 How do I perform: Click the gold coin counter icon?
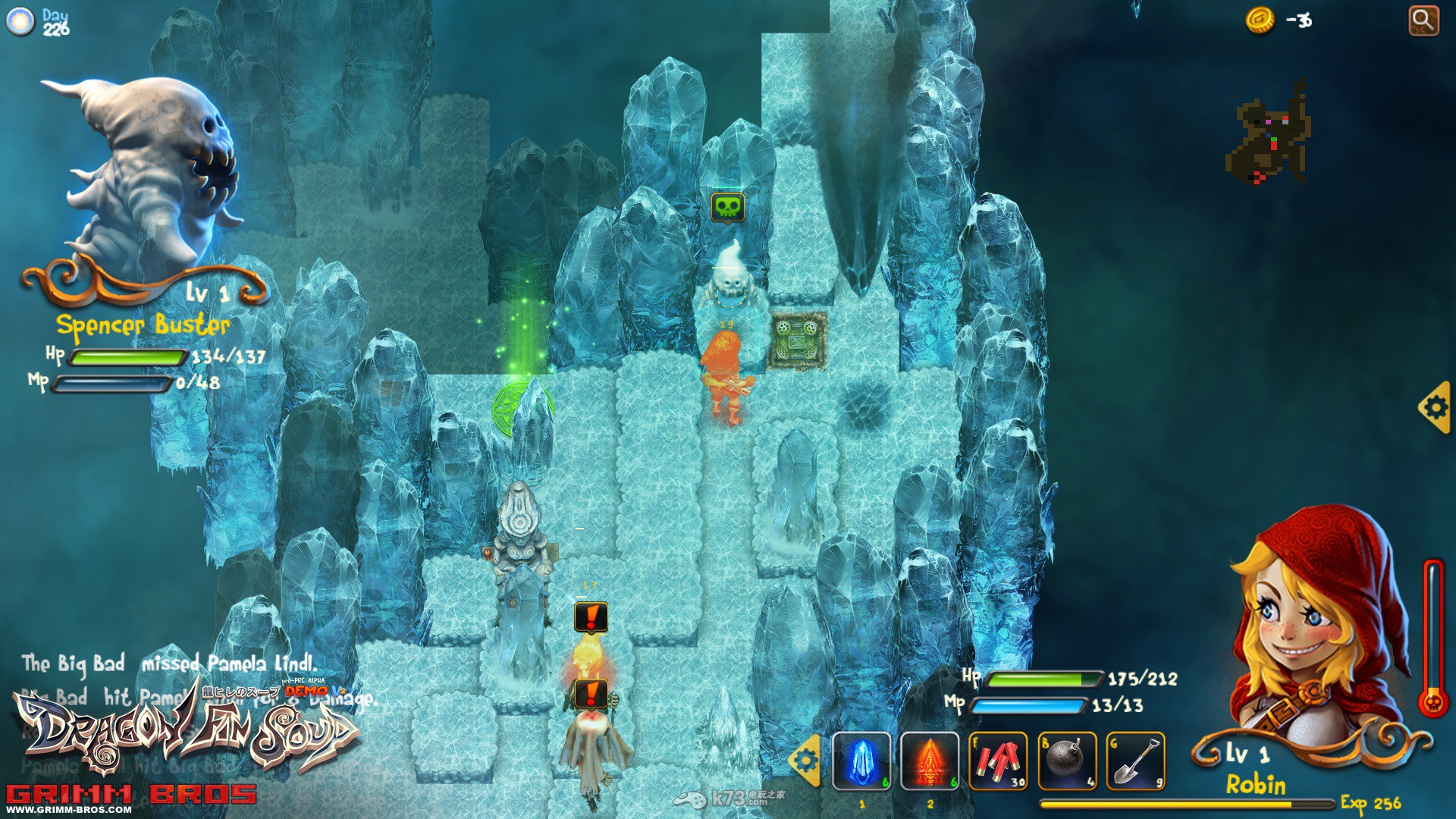point(1261,21)
